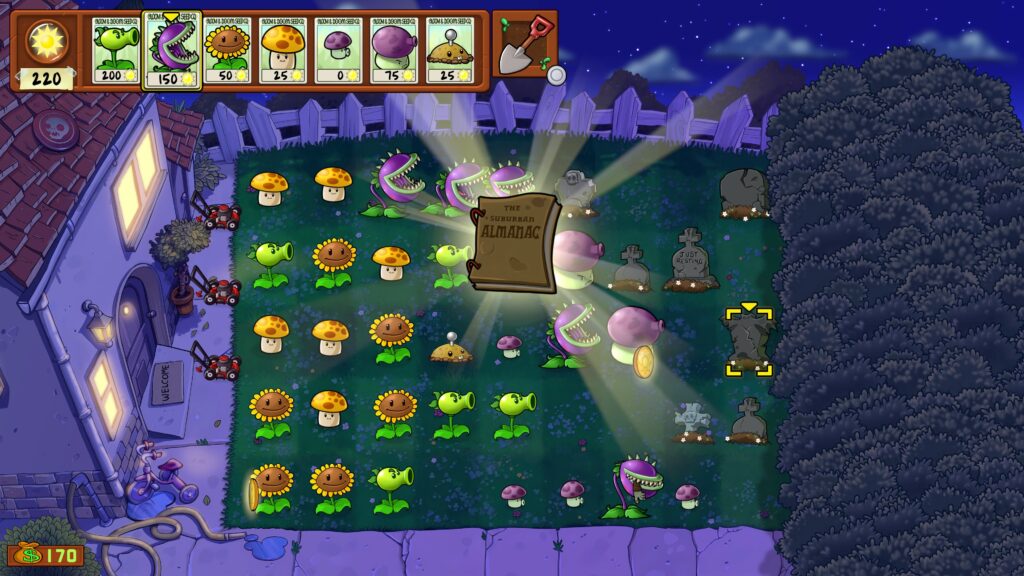
Task: Choose the free Puff-shroom seed packet
Action: pyautogui.click(x=339, y=50)
